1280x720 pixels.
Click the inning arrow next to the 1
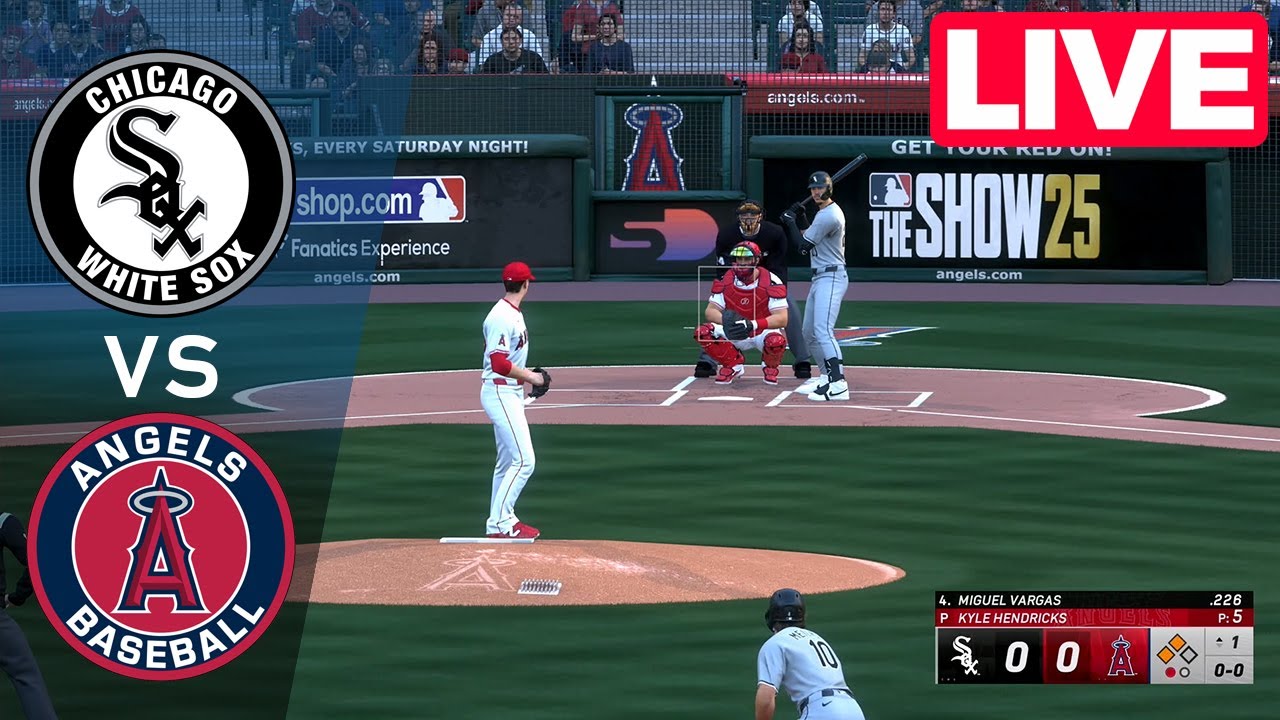1219,642
